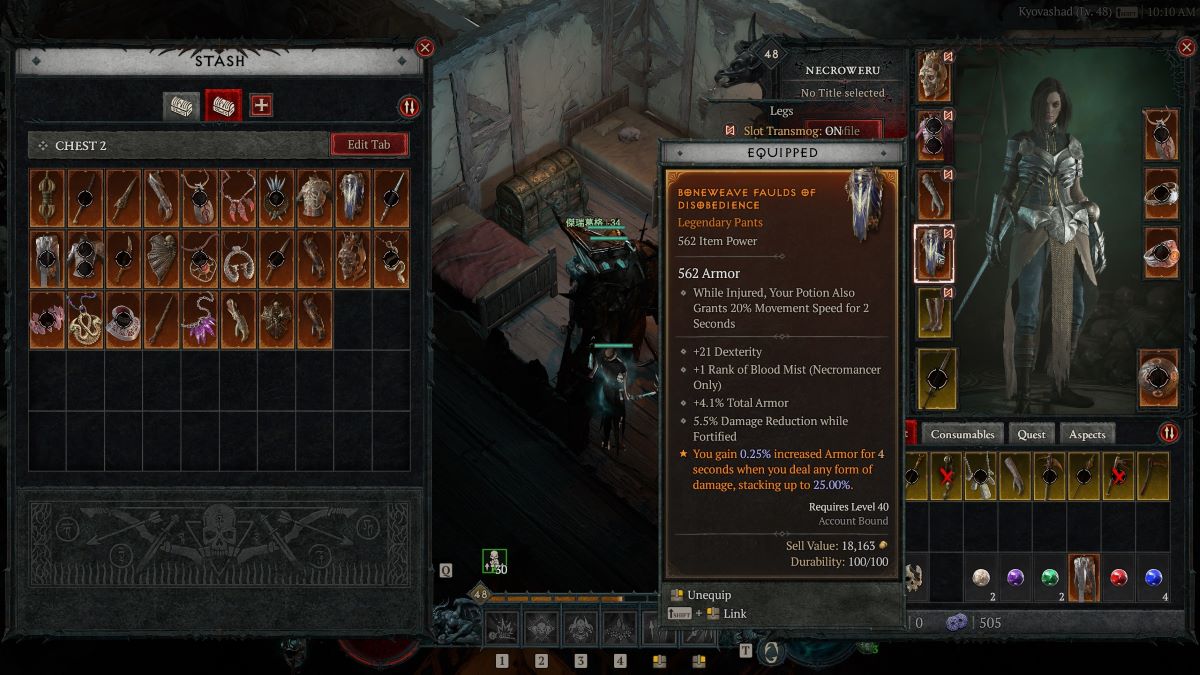This screenshot has width=1200, height=675.
Task: Sort the inventory with the arrows button
Action: [1169, 434]
